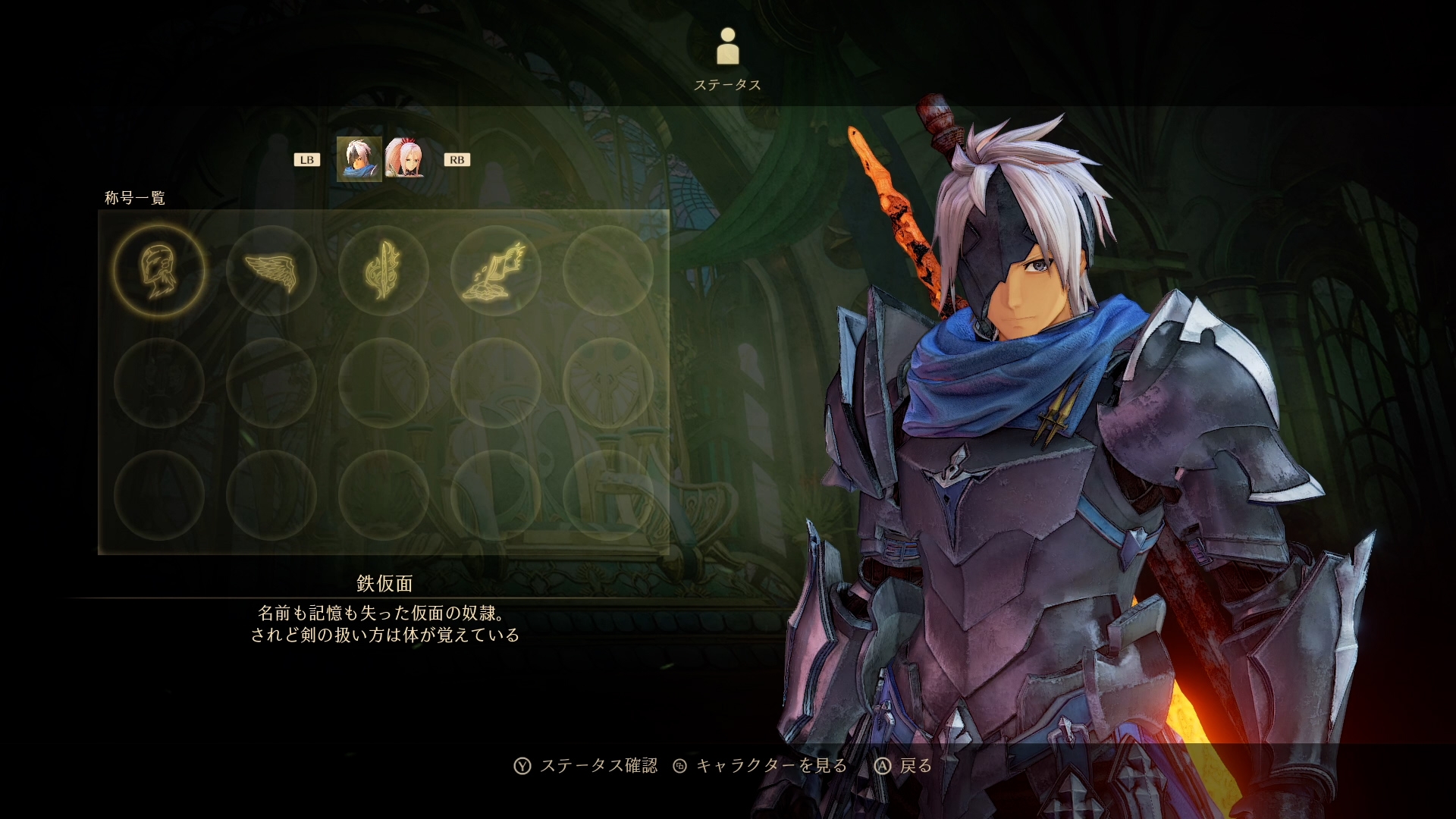Open Alphen's character portrait tab
1456x819 pixels.
tap(358, 159)
